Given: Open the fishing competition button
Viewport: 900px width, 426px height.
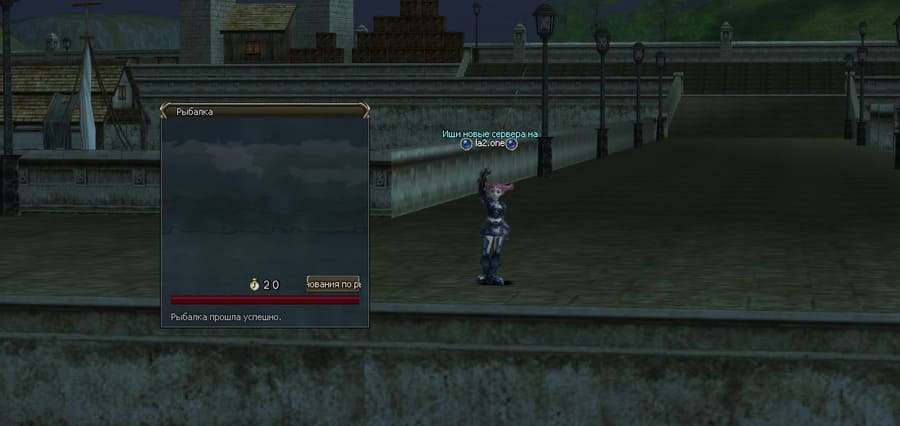Looking at the screenshot, I should (333, 284).
